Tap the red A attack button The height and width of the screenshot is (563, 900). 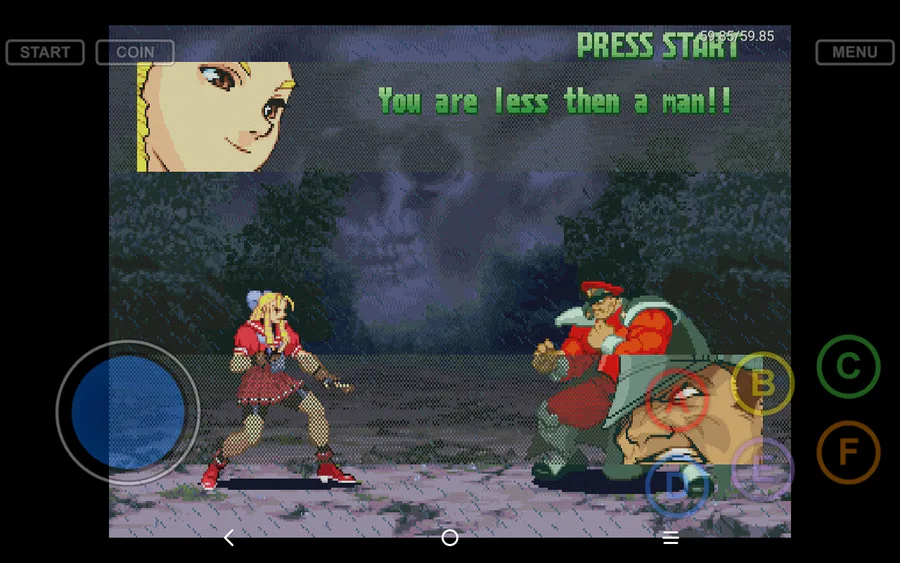[x=678, y=400]
